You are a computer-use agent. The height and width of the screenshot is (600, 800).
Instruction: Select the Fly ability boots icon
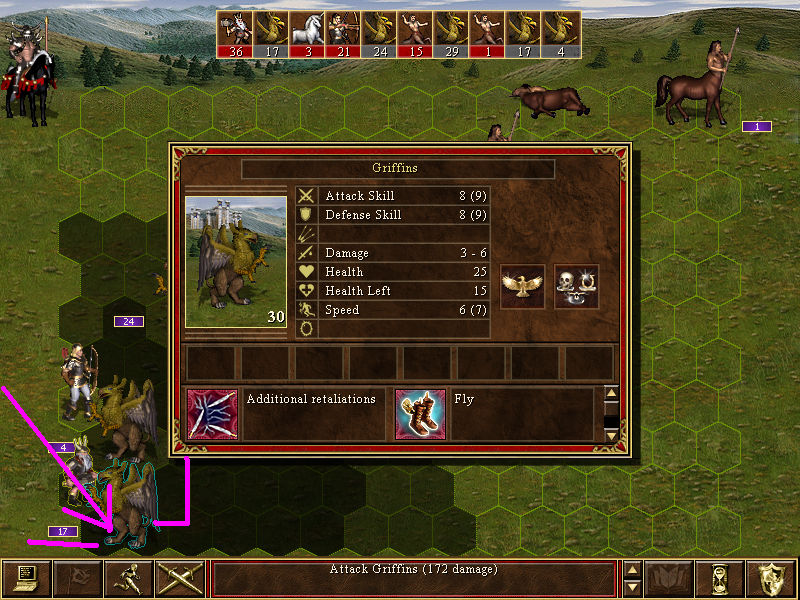[420, 414]
